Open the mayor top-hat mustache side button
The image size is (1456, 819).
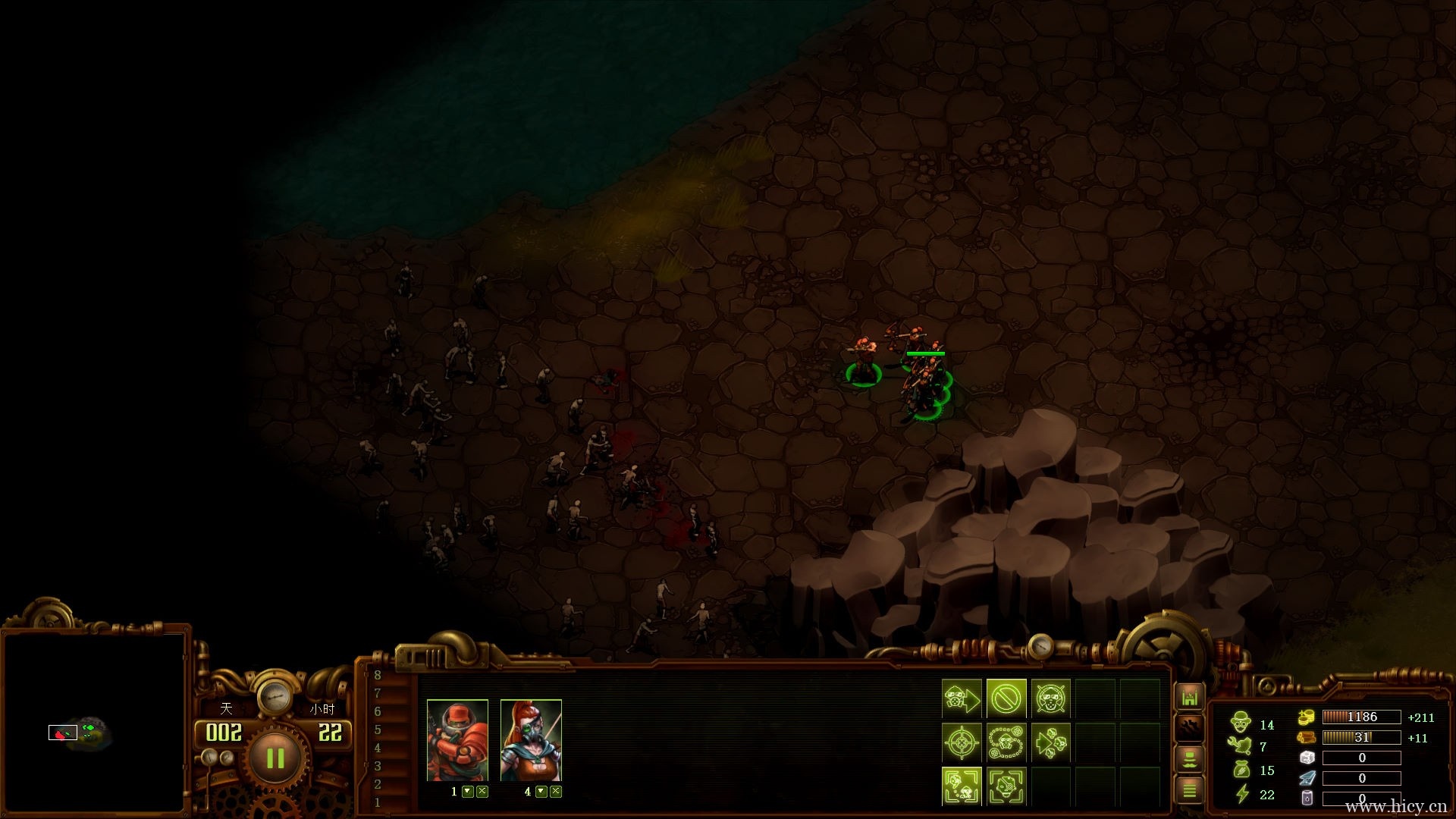pyautogui.click(x=1189, y=759)
